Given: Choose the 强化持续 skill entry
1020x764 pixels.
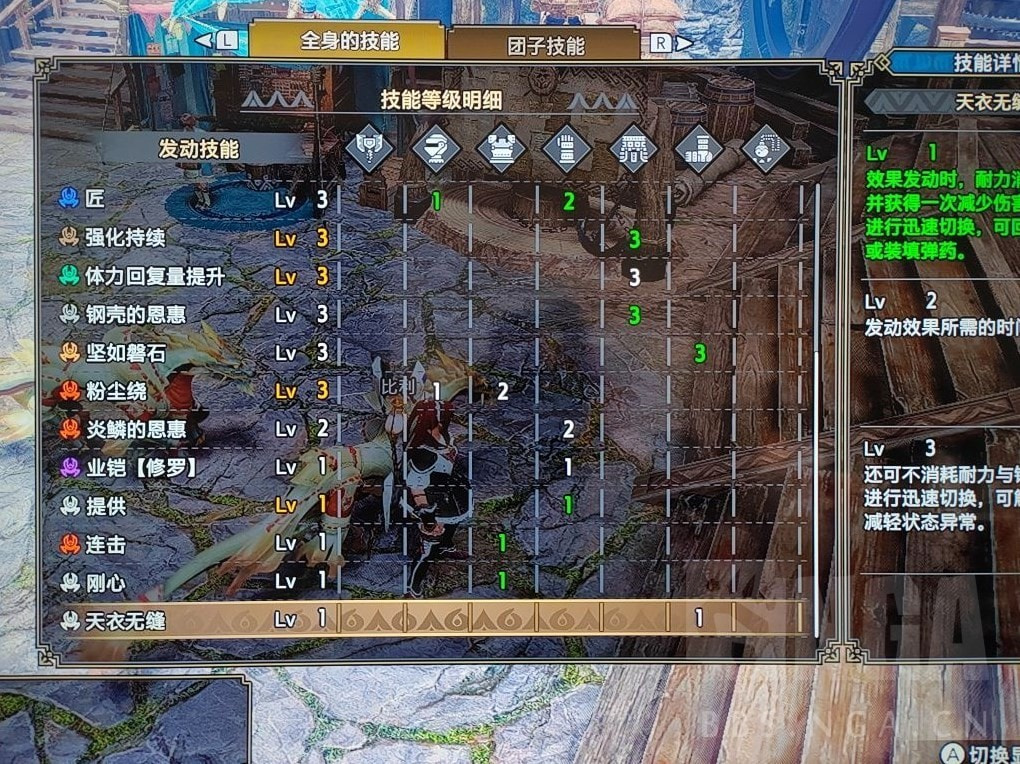Looking at the screenshot, I should 125,238.
